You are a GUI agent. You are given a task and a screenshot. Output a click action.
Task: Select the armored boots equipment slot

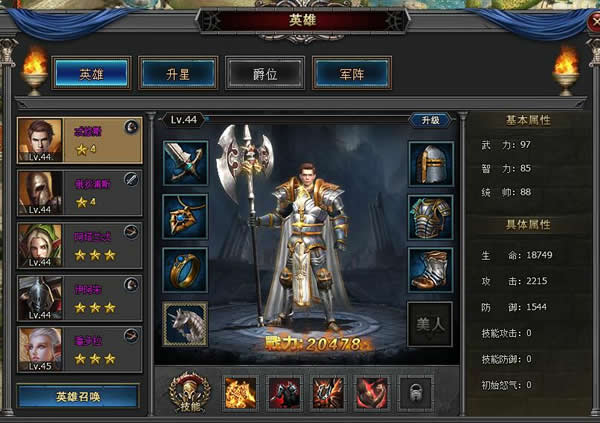point(430,270)
